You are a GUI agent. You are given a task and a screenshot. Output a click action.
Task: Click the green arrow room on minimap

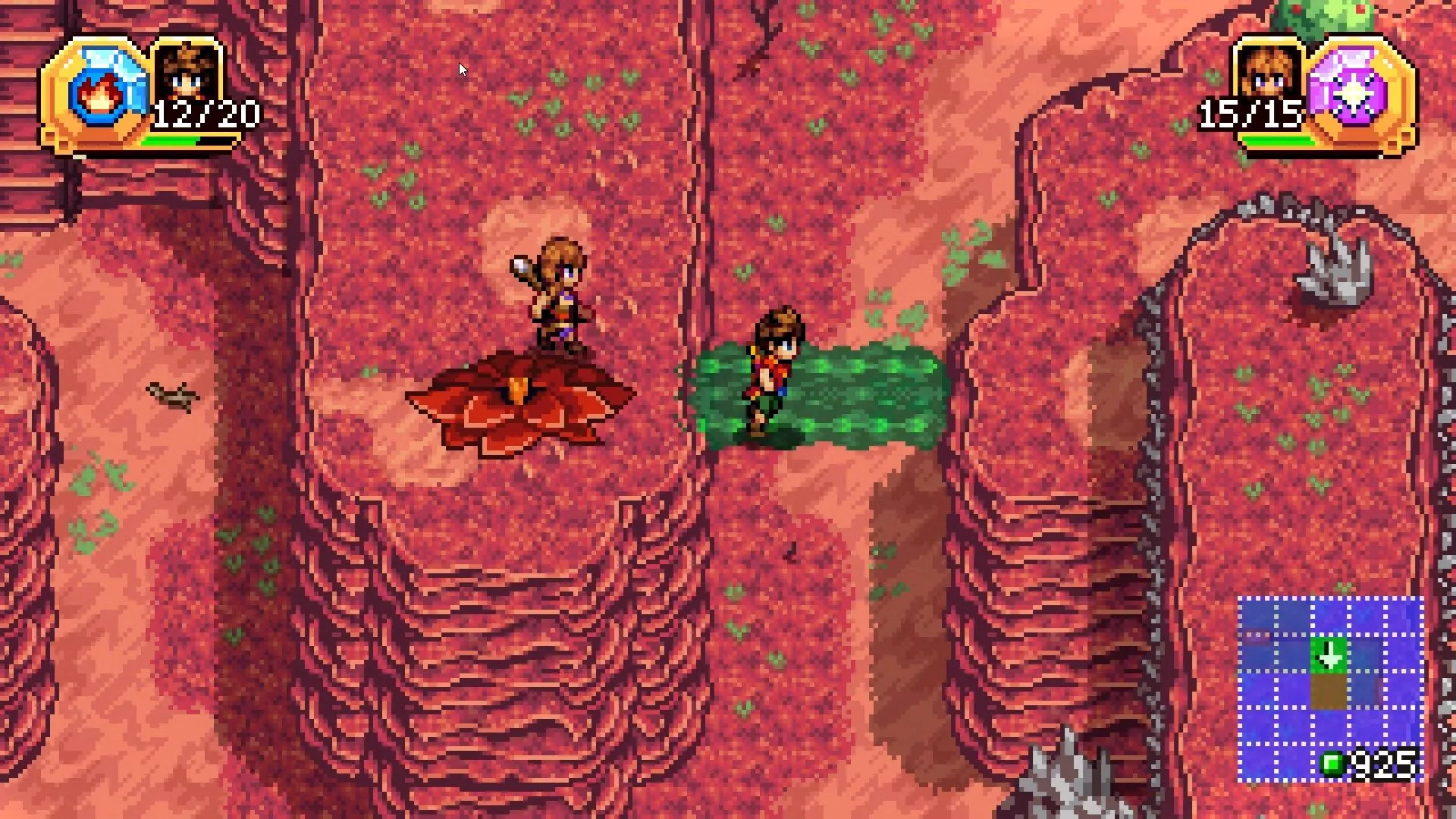pyautogui.click(x=1329, y=655)
